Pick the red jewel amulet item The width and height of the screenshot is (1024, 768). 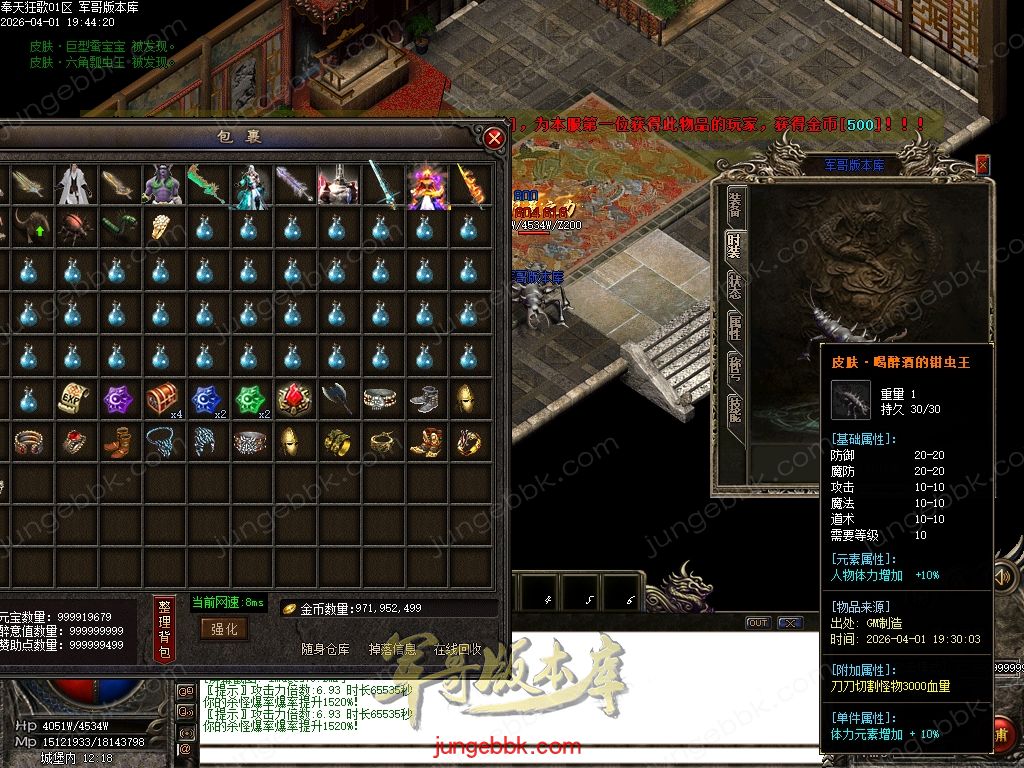[x=293, y=399]
